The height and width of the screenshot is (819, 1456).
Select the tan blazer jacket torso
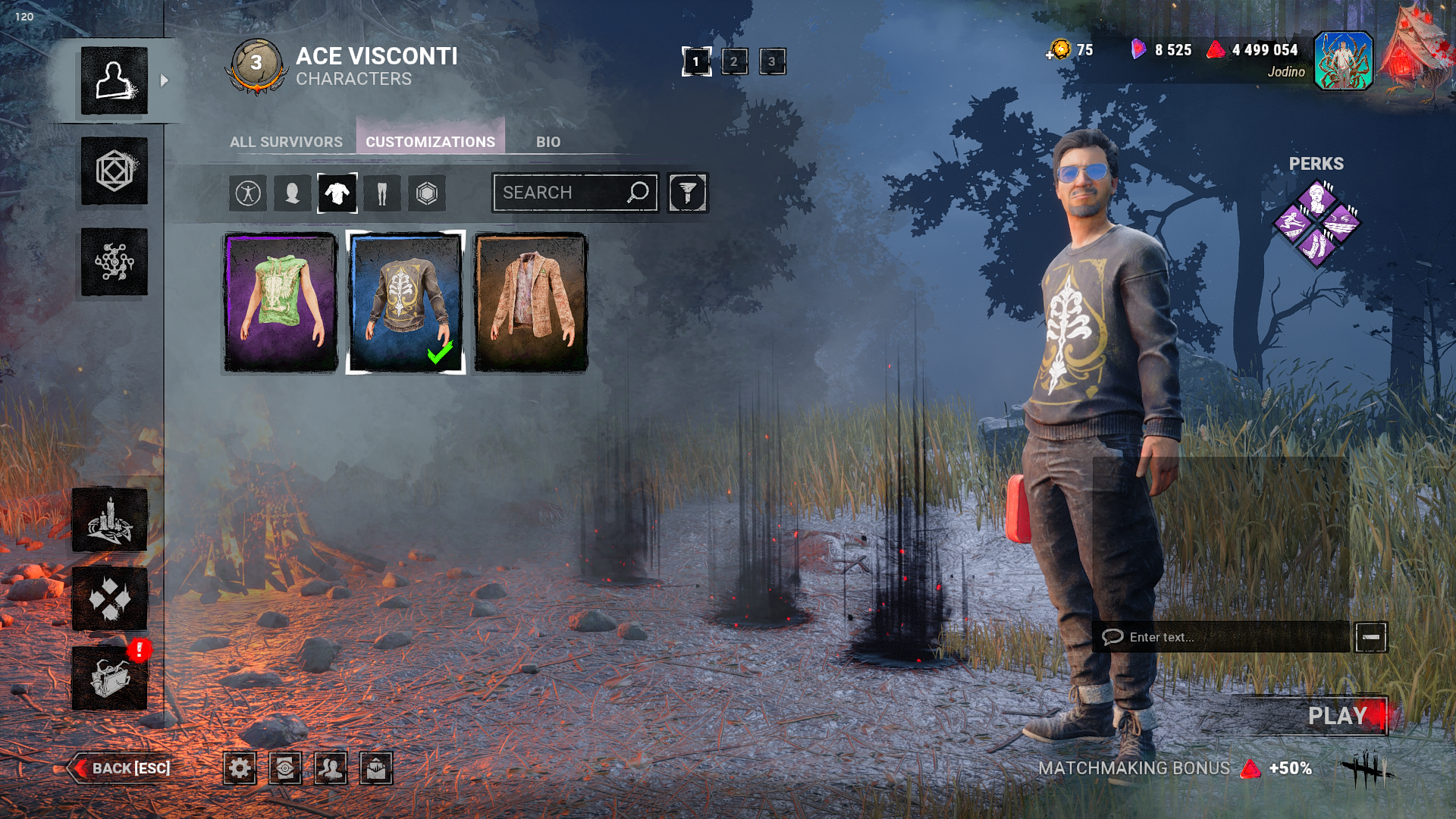pyautogui.click(x=531, y=303)
